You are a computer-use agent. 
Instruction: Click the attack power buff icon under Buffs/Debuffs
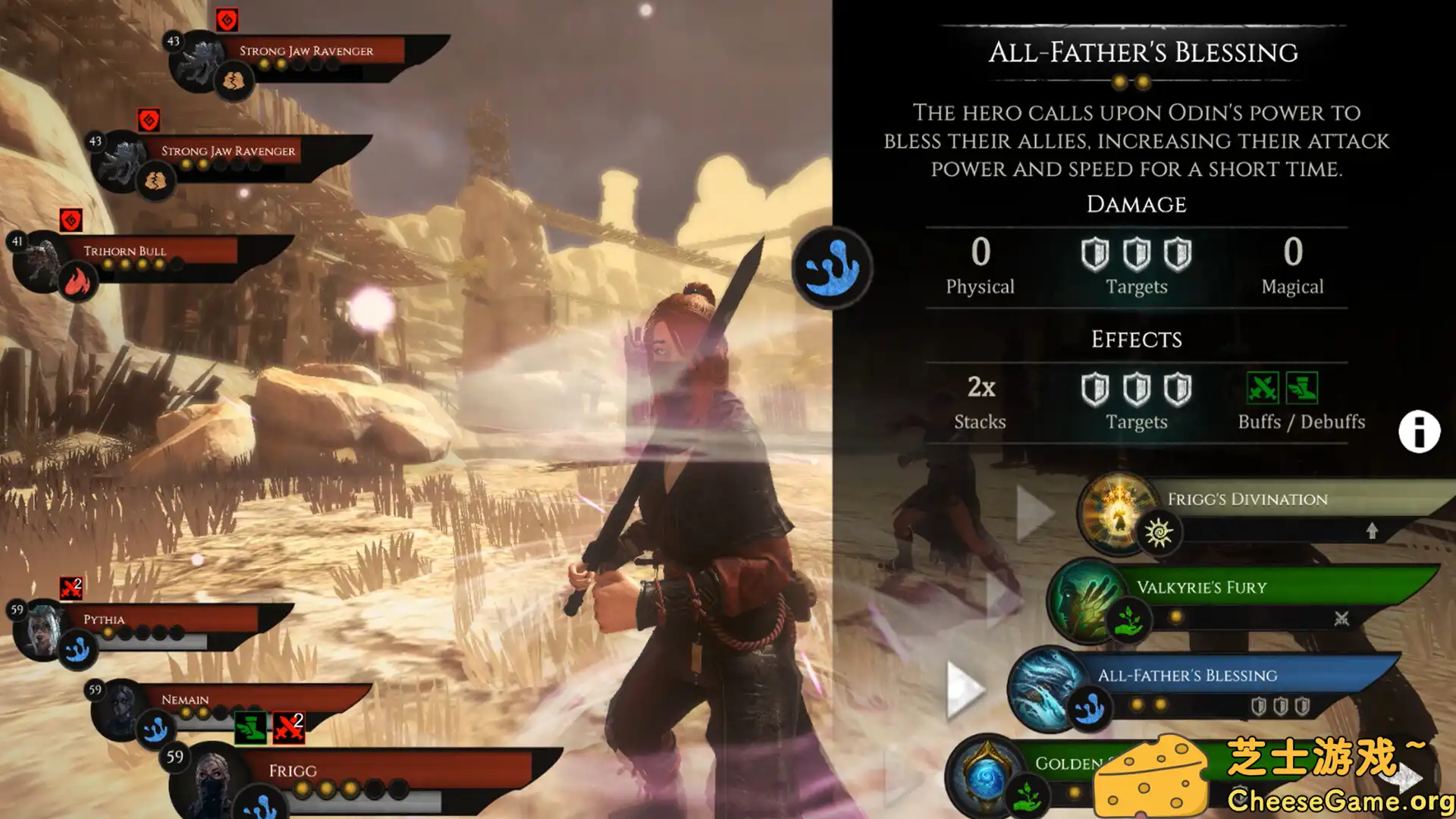point(1263,388)
